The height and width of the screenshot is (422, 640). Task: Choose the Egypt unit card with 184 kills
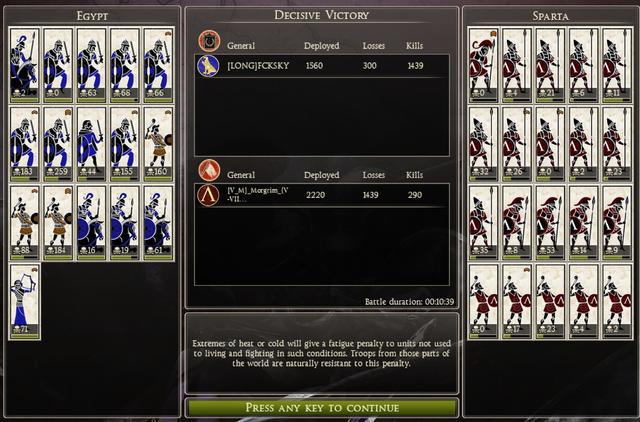click(59, 220)
